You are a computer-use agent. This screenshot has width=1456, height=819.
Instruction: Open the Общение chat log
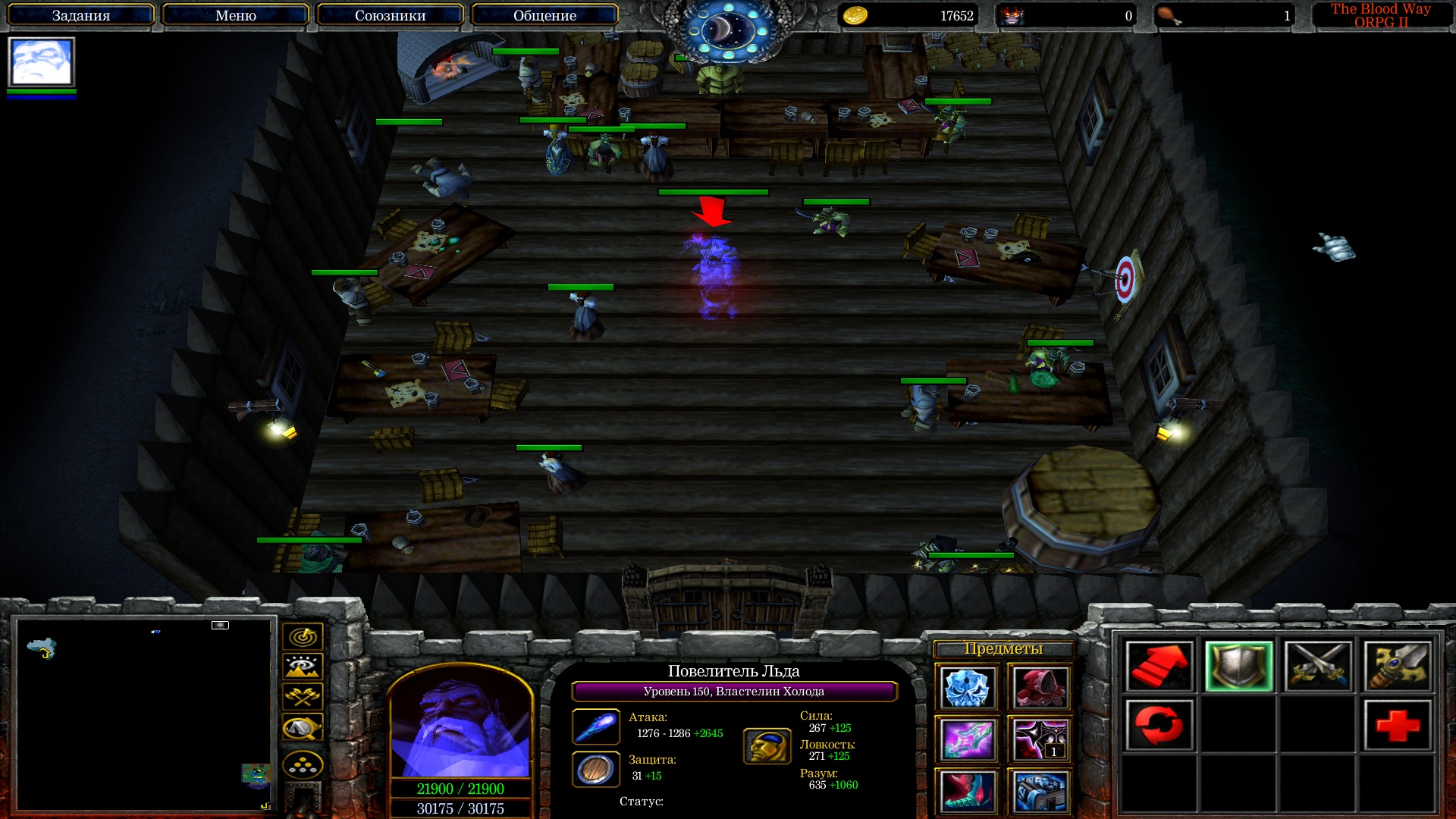tap(544, 15)
